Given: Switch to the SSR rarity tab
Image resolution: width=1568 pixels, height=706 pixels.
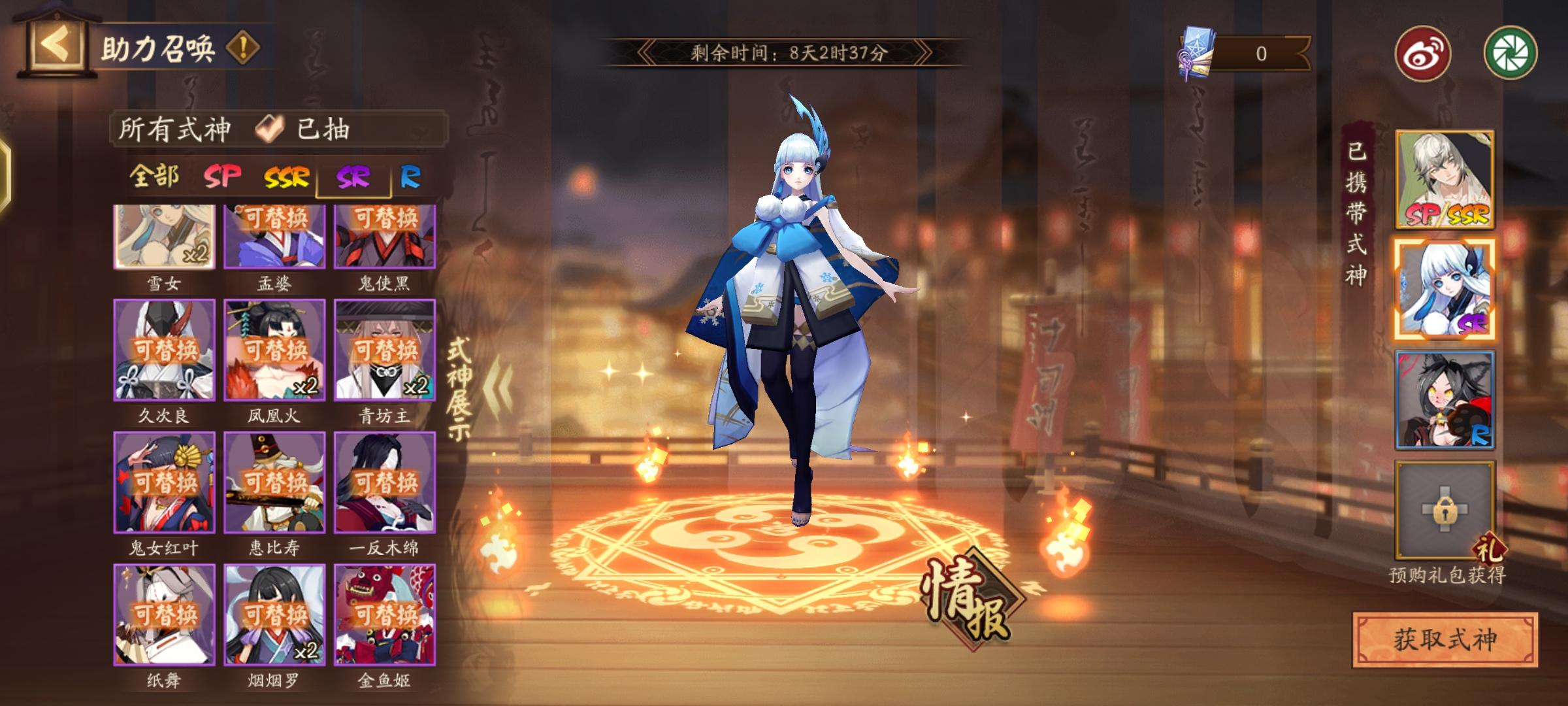Looking at the screenshot, I should point(286,176).
